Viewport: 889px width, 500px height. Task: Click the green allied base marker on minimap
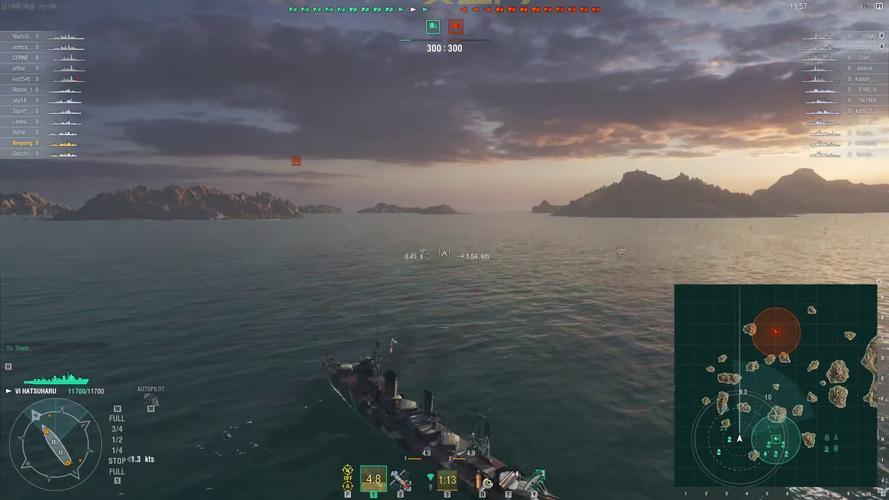coord(772,434)
